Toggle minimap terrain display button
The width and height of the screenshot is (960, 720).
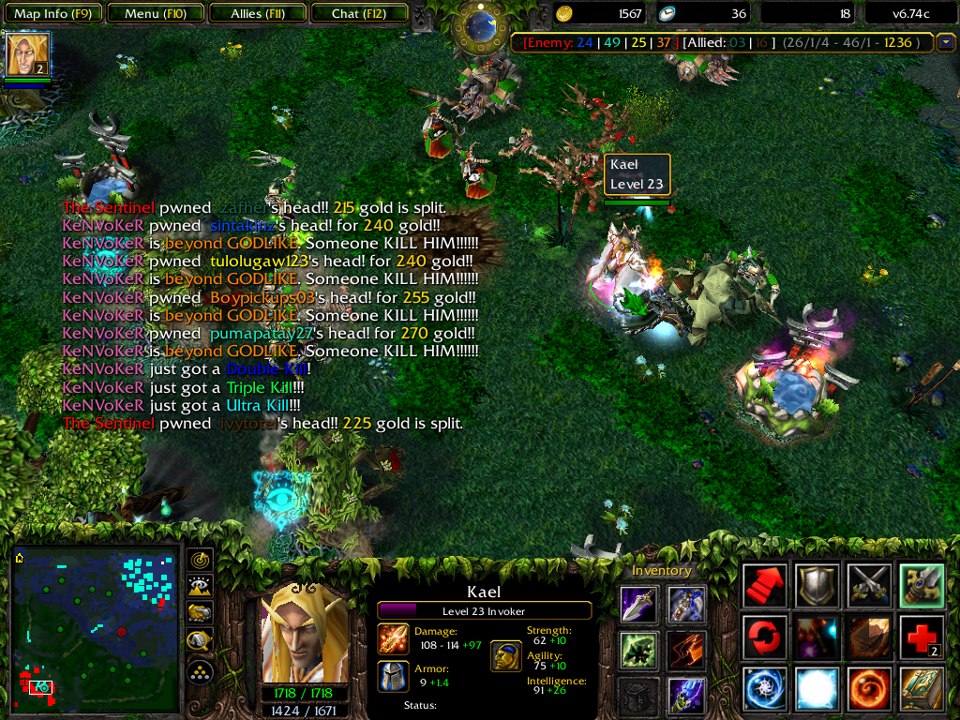pos(200,587)
